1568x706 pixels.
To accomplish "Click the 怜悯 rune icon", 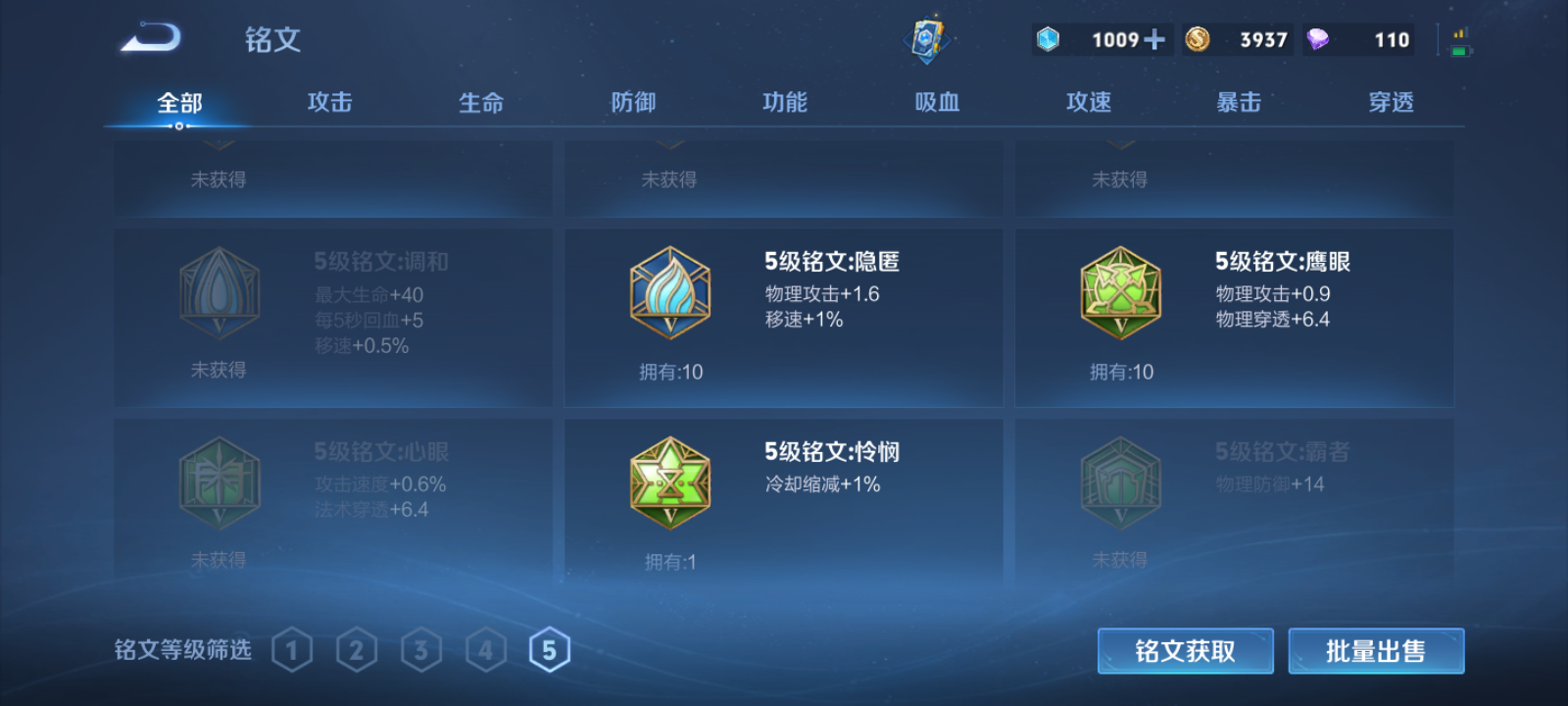I will tap(671, 482).
